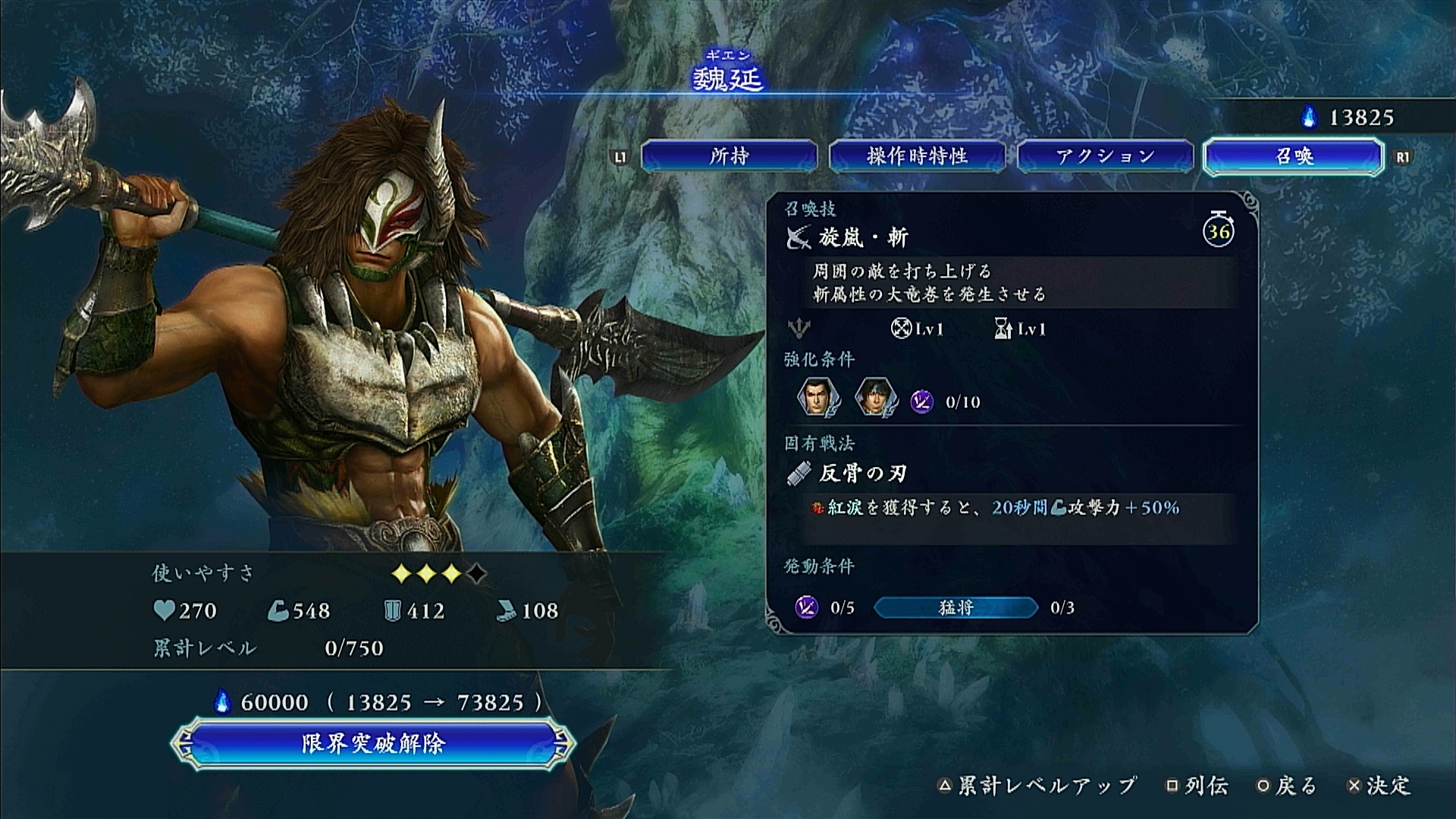Click the second officer portrait under 強化条件

876,397
